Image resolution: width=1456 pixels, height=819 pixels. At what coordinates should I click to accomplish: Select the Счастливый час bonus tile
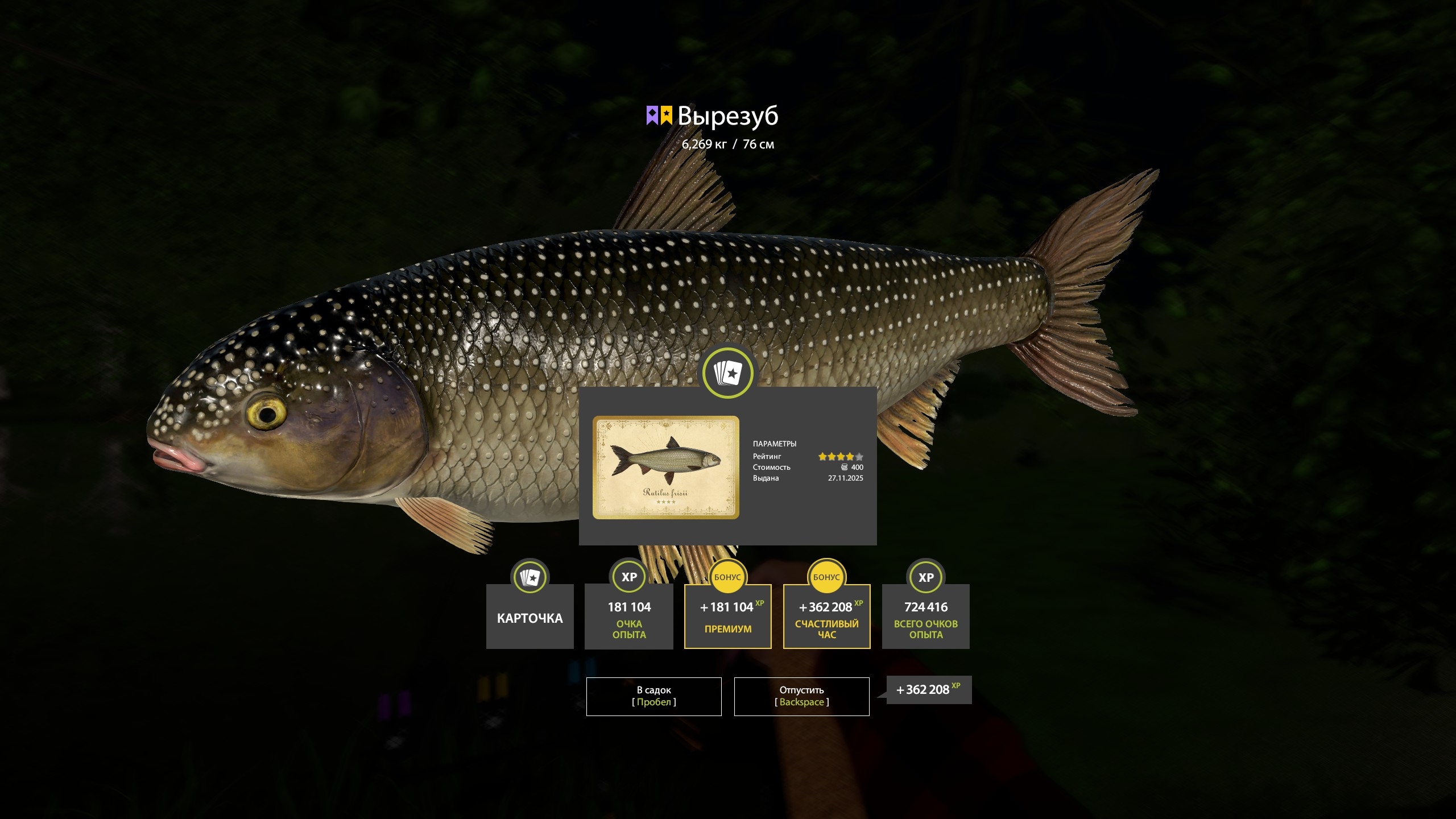coord(826,617)
